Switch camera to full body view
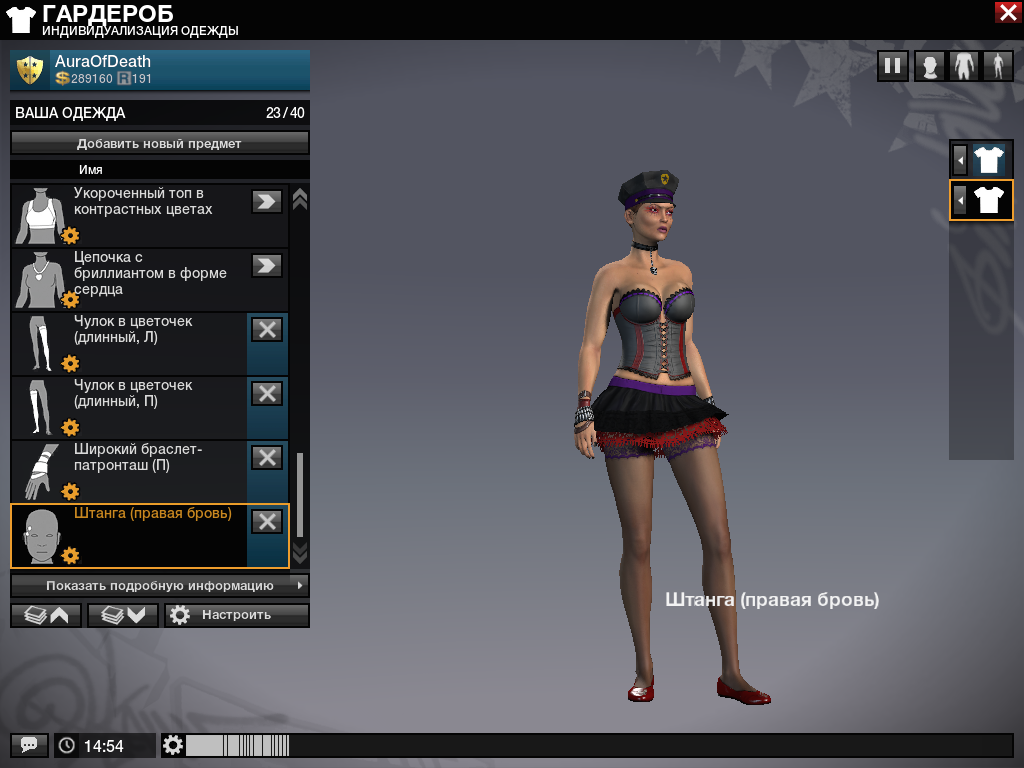The height and width of the screenshot is (768, 1024). click(x=997, y=67)
